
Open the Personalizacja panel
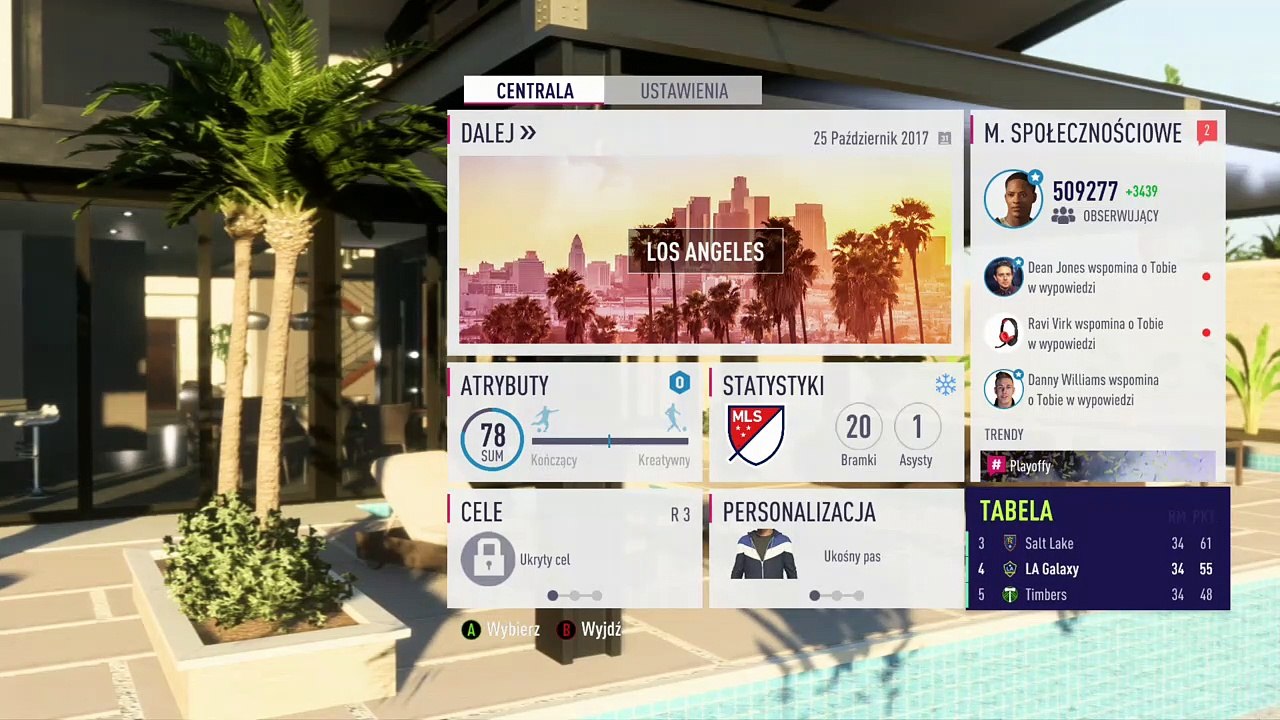pos(835,548)
